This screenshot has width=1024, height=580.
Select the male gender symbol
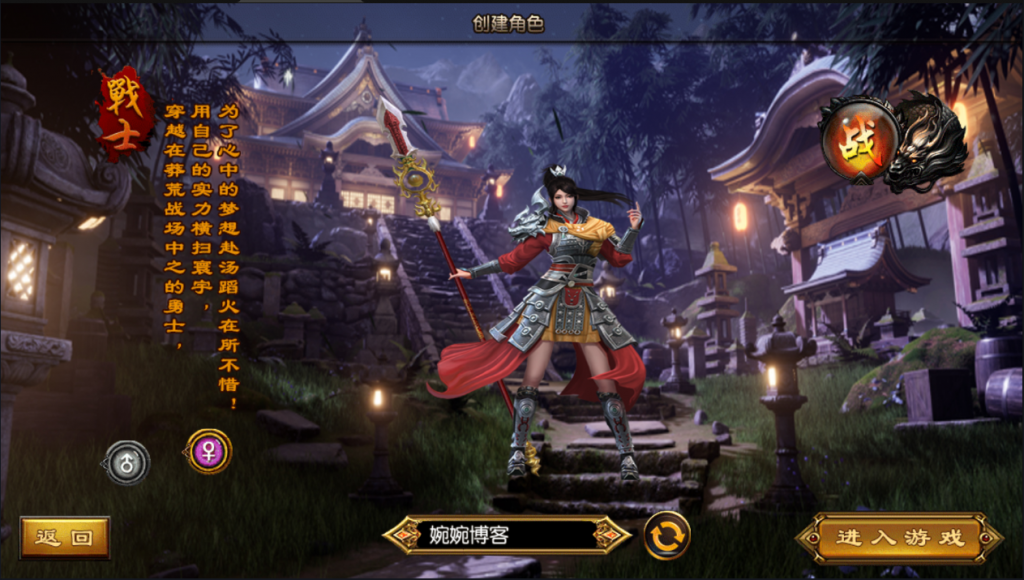click(127, 462)
